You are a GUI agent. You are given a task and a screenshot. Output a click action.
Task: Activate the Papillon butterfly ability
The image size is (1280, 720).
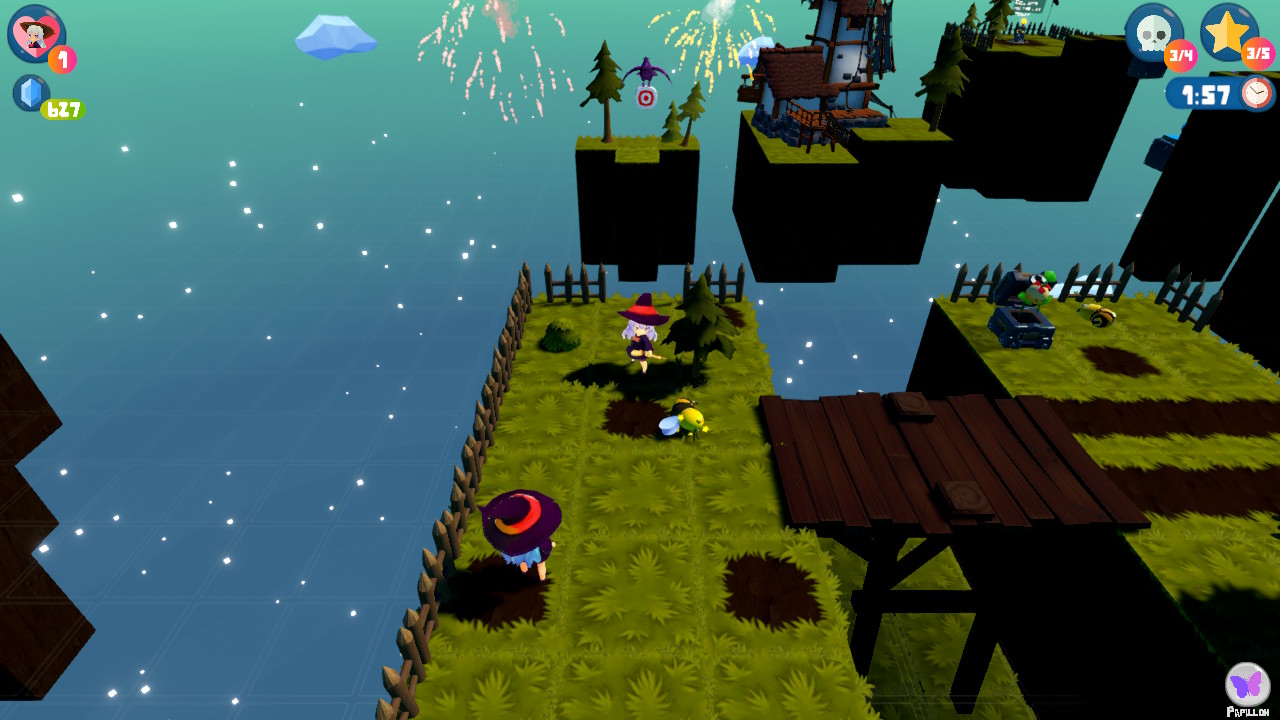tap(1247, 685)
